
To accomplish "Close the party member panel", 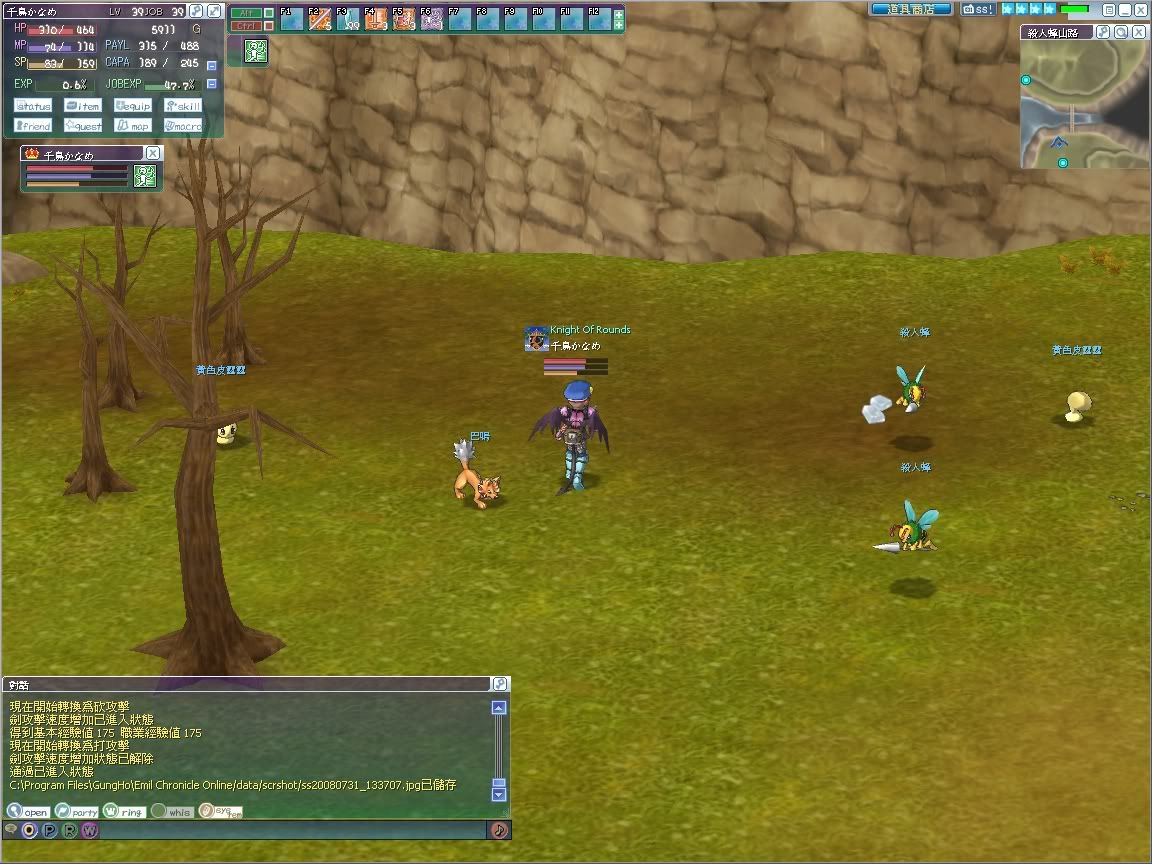I will [x=152, y=153].
